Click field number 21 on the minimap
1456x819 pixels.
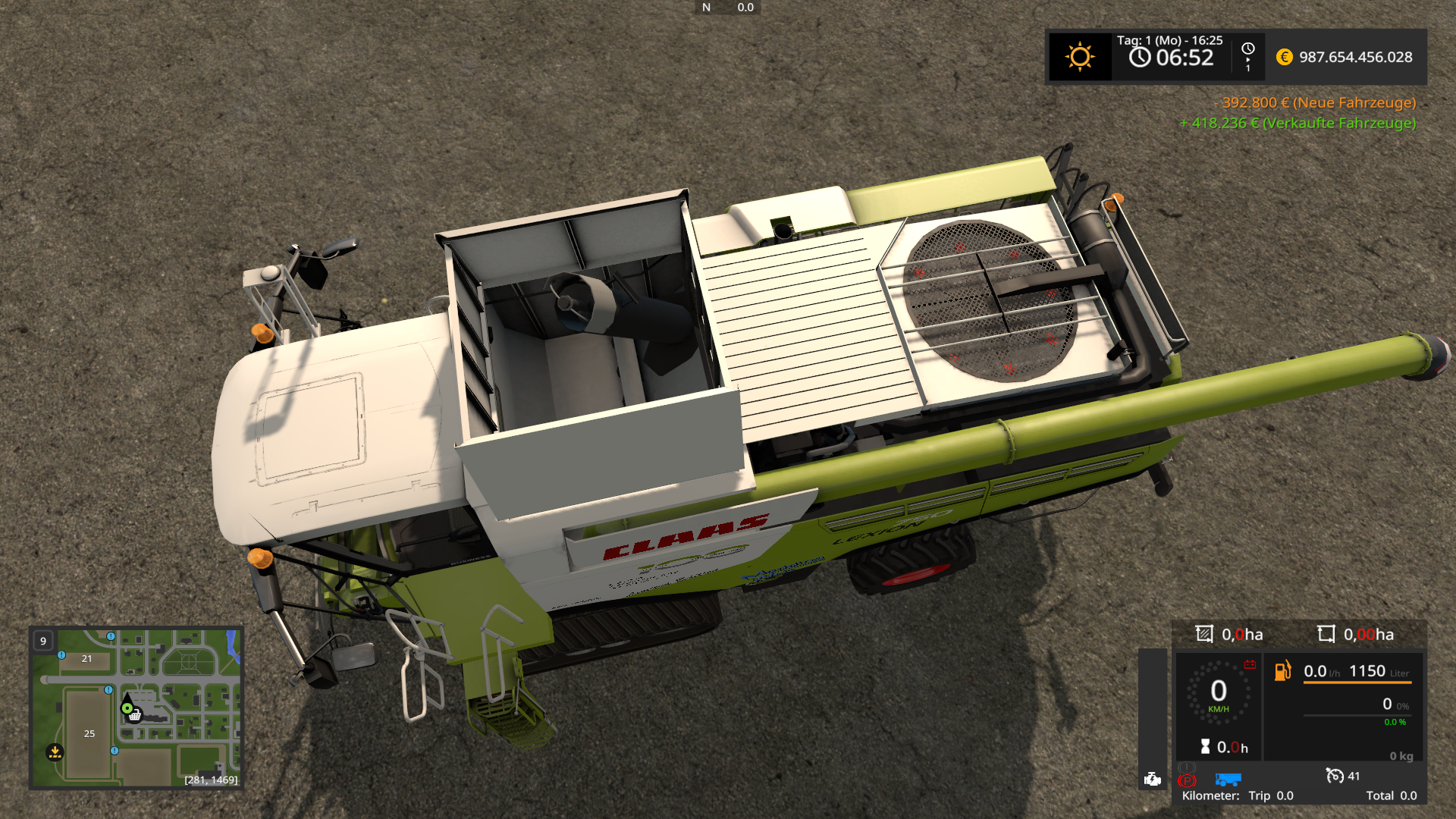[x=86, y=658]
